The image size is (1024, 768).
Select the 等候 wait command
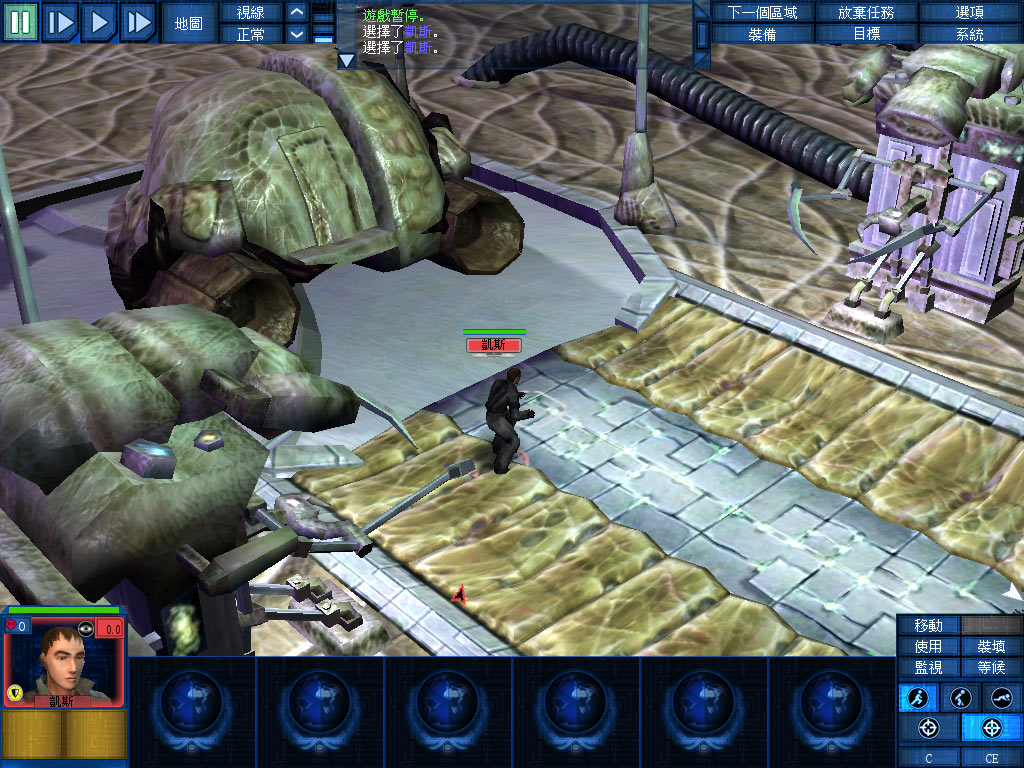pyautogui.click(x=991, y=667)
